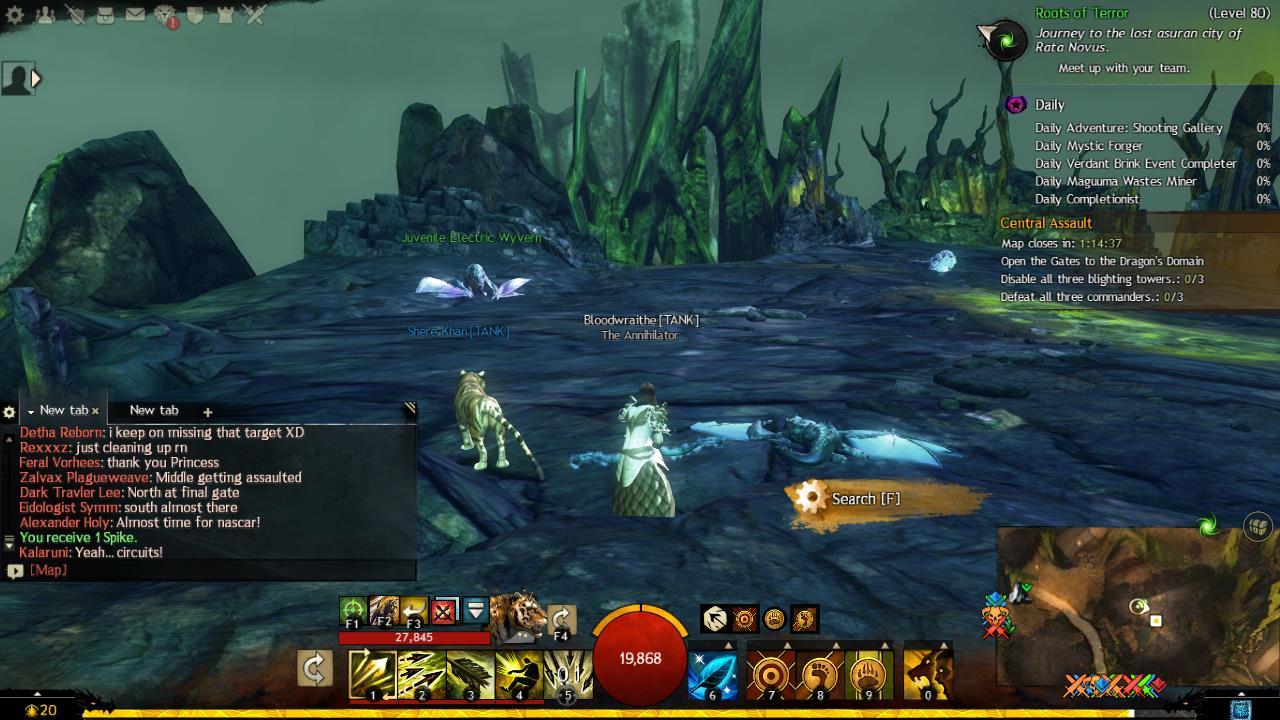
Task: Swap pets with the F4 button
Action: [x=561, y=620]
